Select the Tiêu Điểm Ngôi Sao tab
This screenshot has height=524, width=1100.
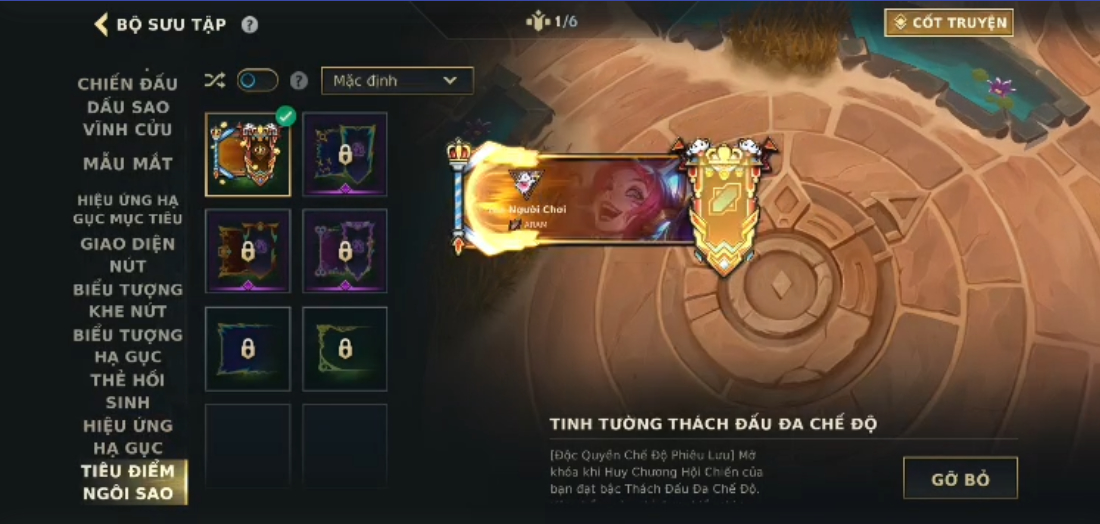[x=128, y=482]
